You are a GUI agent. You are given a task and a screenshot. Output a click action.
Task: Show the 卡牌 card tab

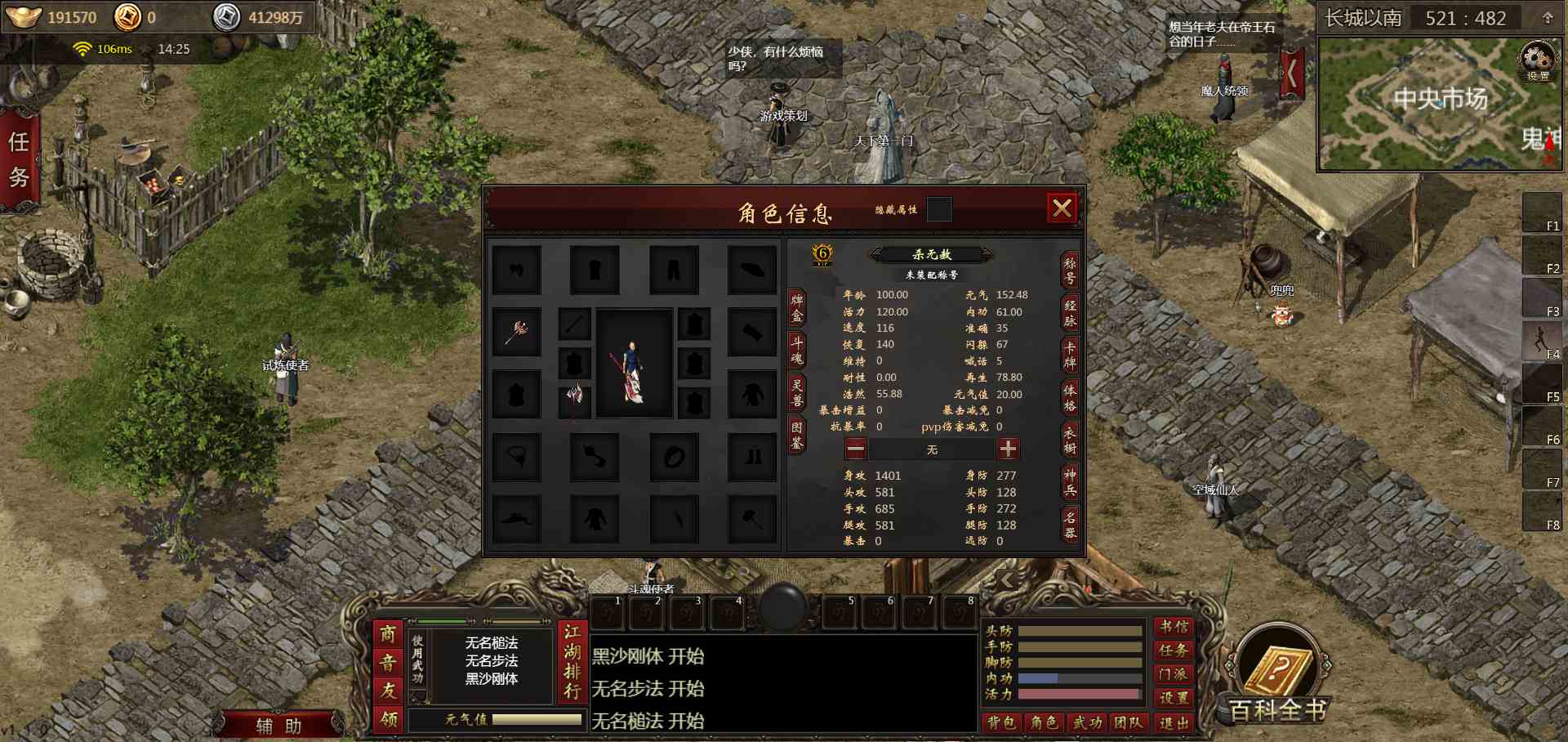[x=1070, y=355]
